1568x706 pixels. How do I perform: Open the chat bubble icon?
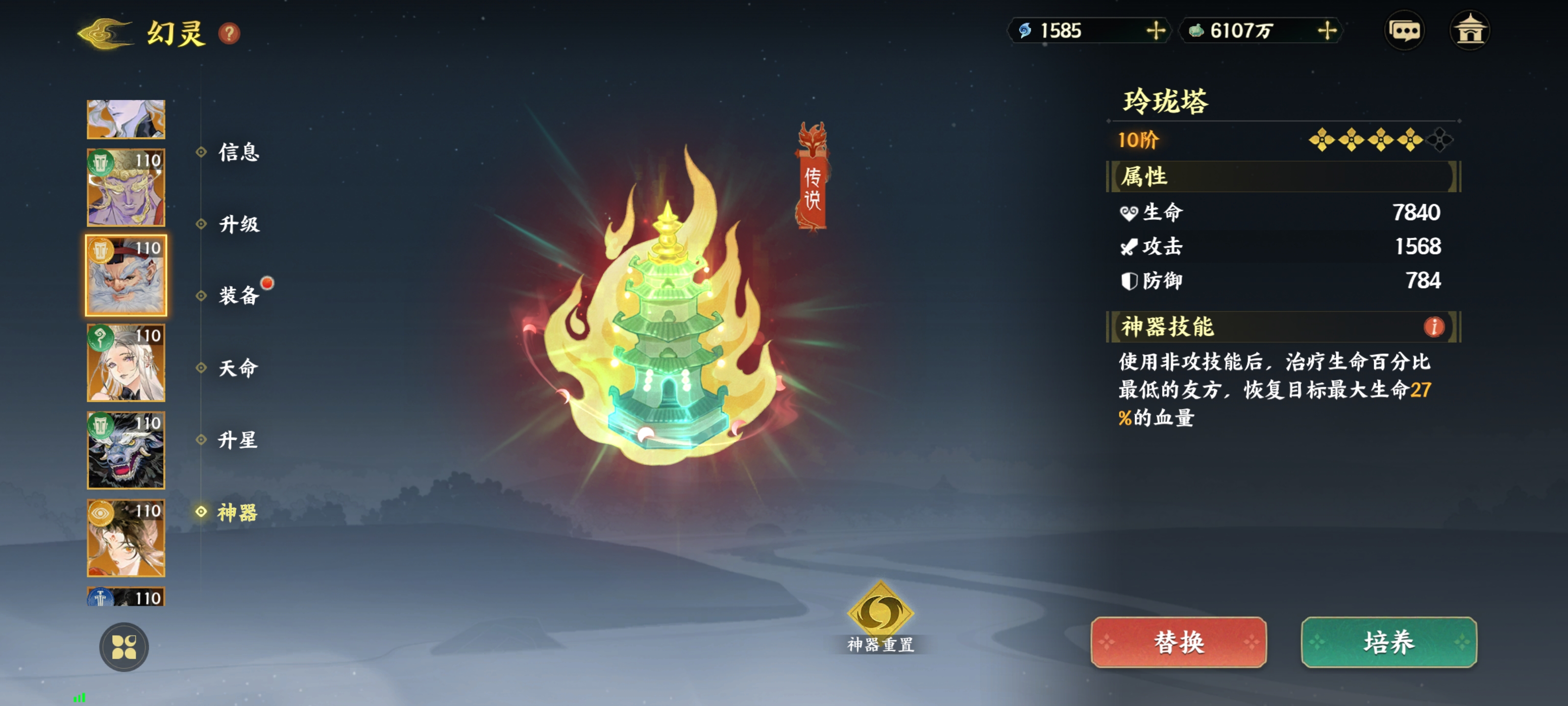pos(1404,30)
